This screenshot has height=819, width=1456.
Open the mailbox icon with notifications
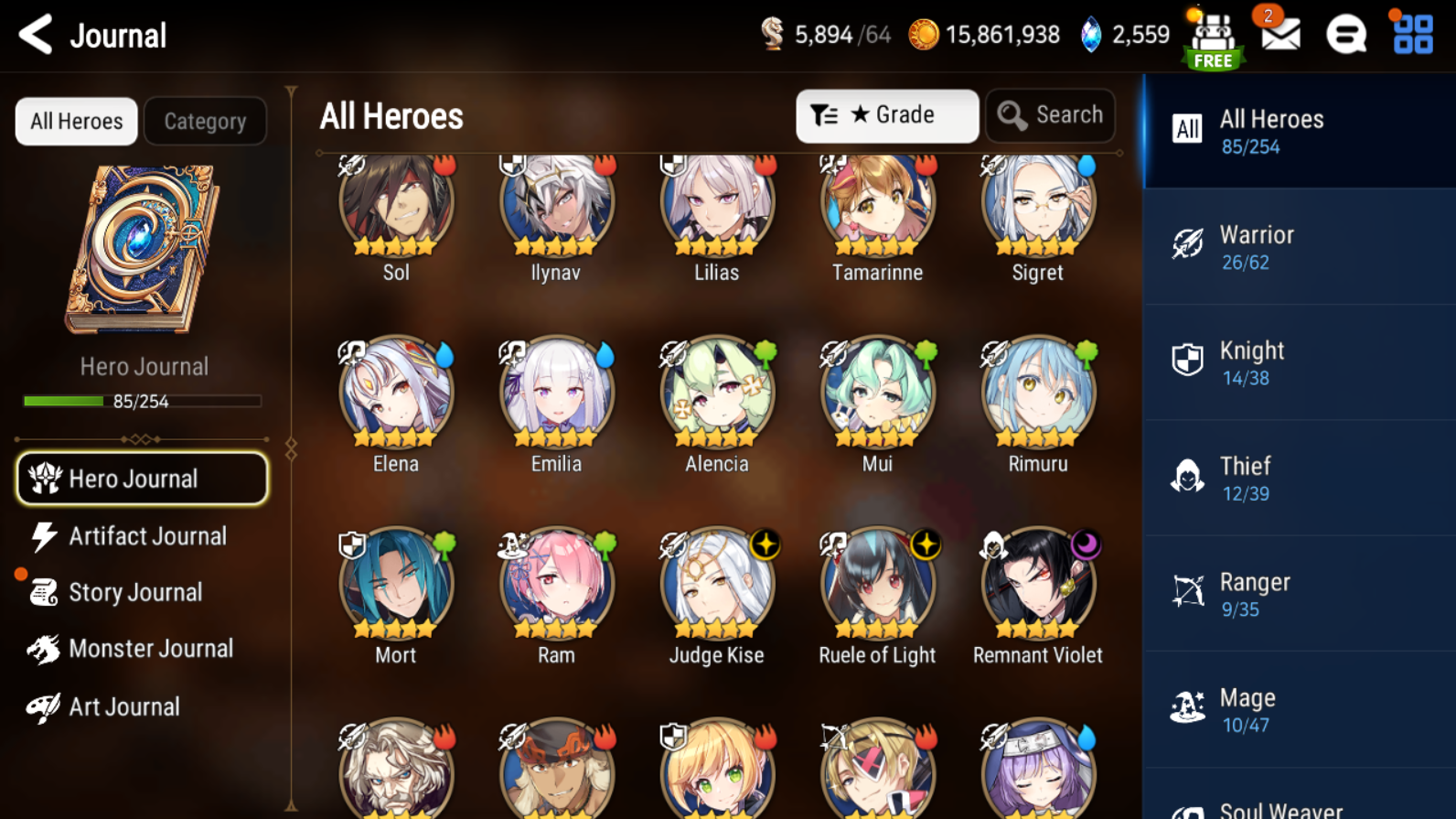coord(1279,35)
